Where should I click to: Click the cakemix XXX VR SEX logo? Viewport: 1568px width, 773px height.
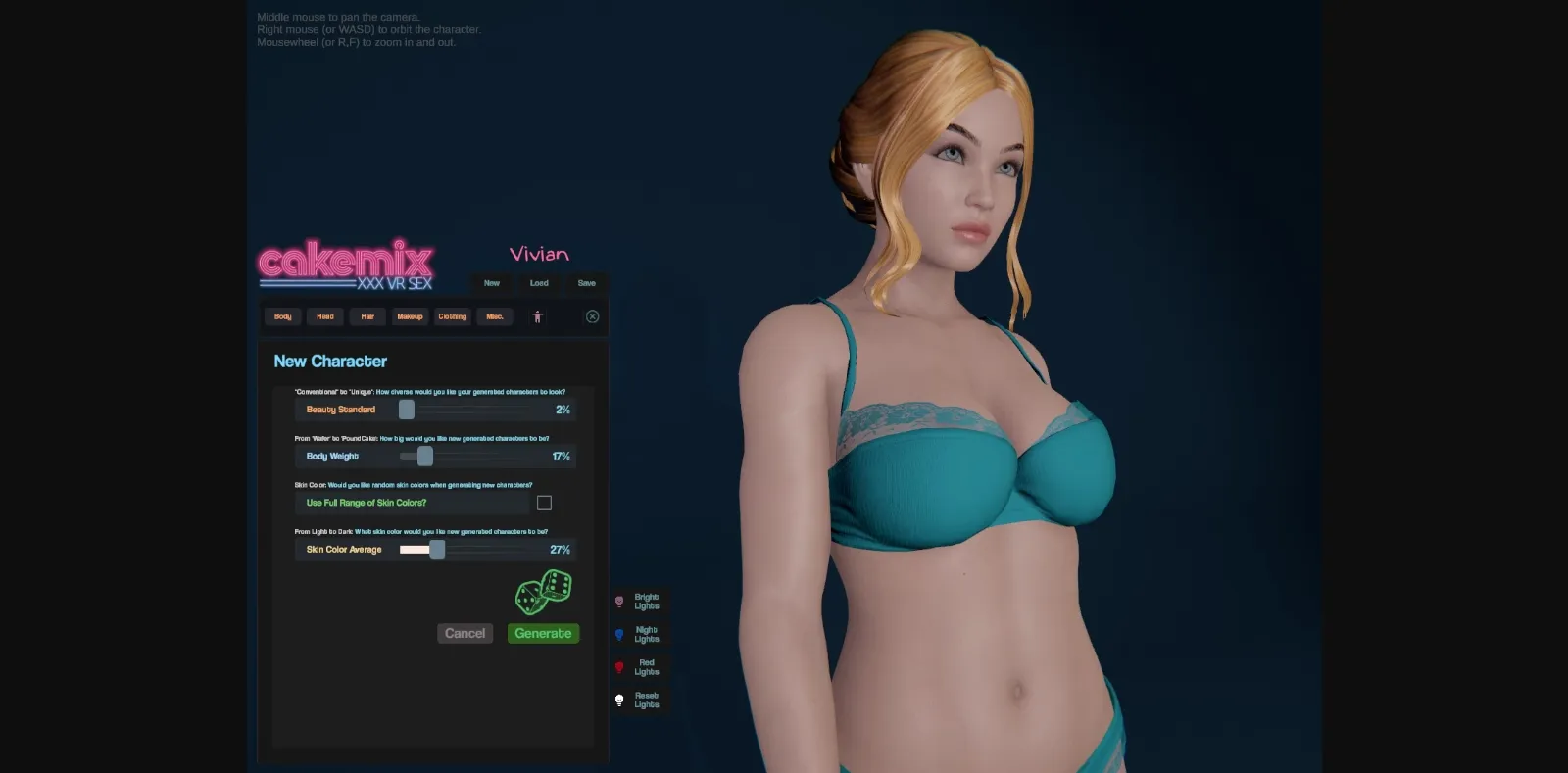tap(345, 265)
